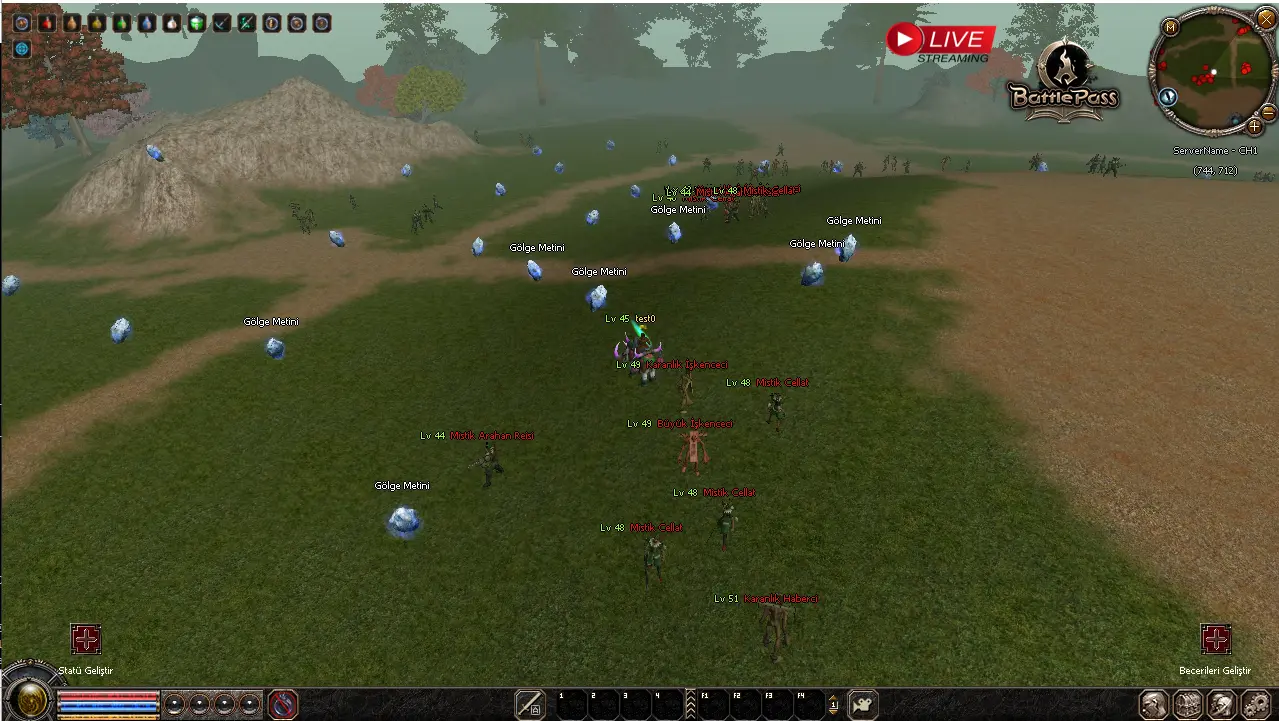This screenshot has height=721, width=1279.
Task: Click the circular minimap
Action: (x=1212, y=72)
